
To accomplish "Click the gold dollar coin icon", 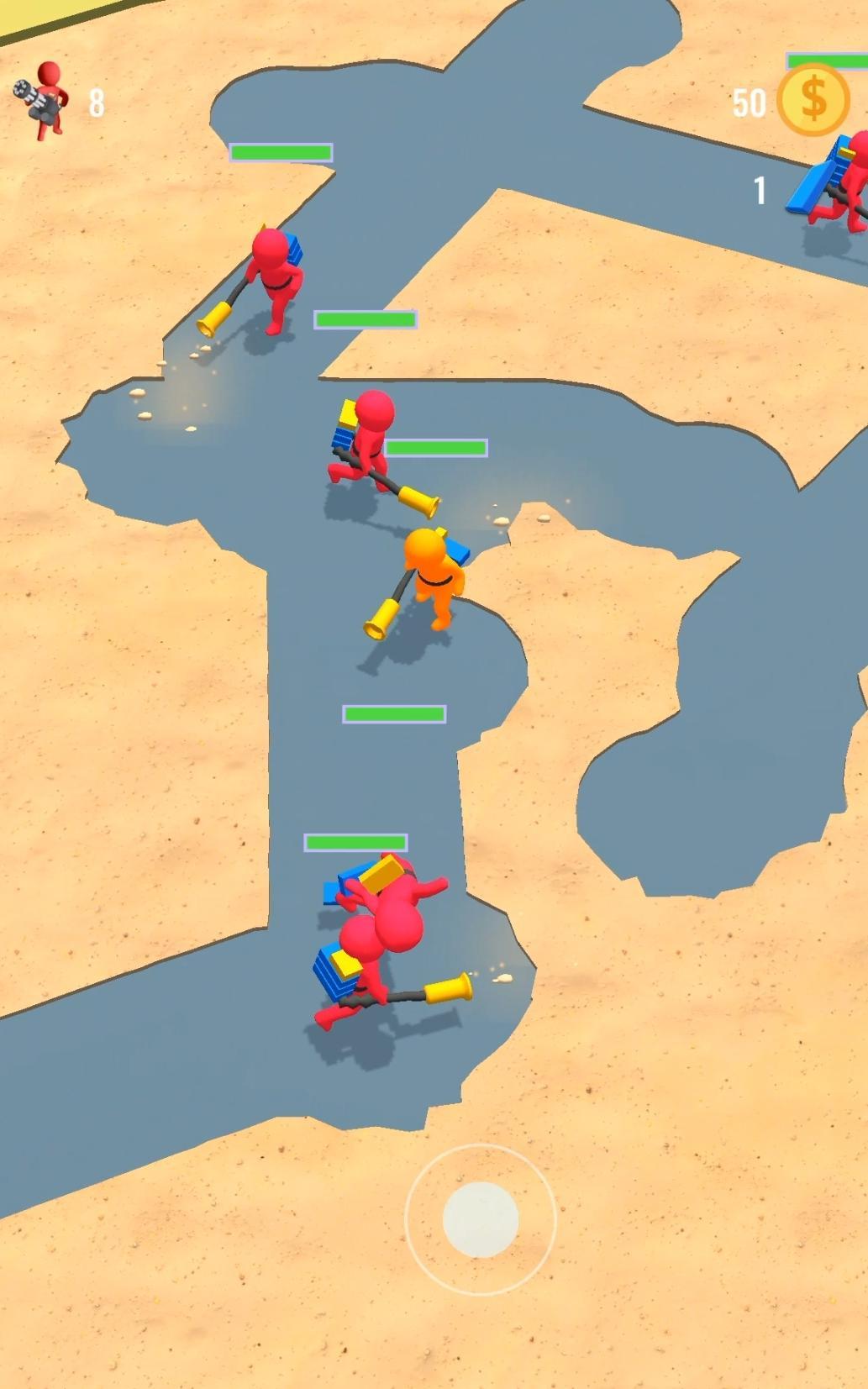I will [x=813, y=100].
